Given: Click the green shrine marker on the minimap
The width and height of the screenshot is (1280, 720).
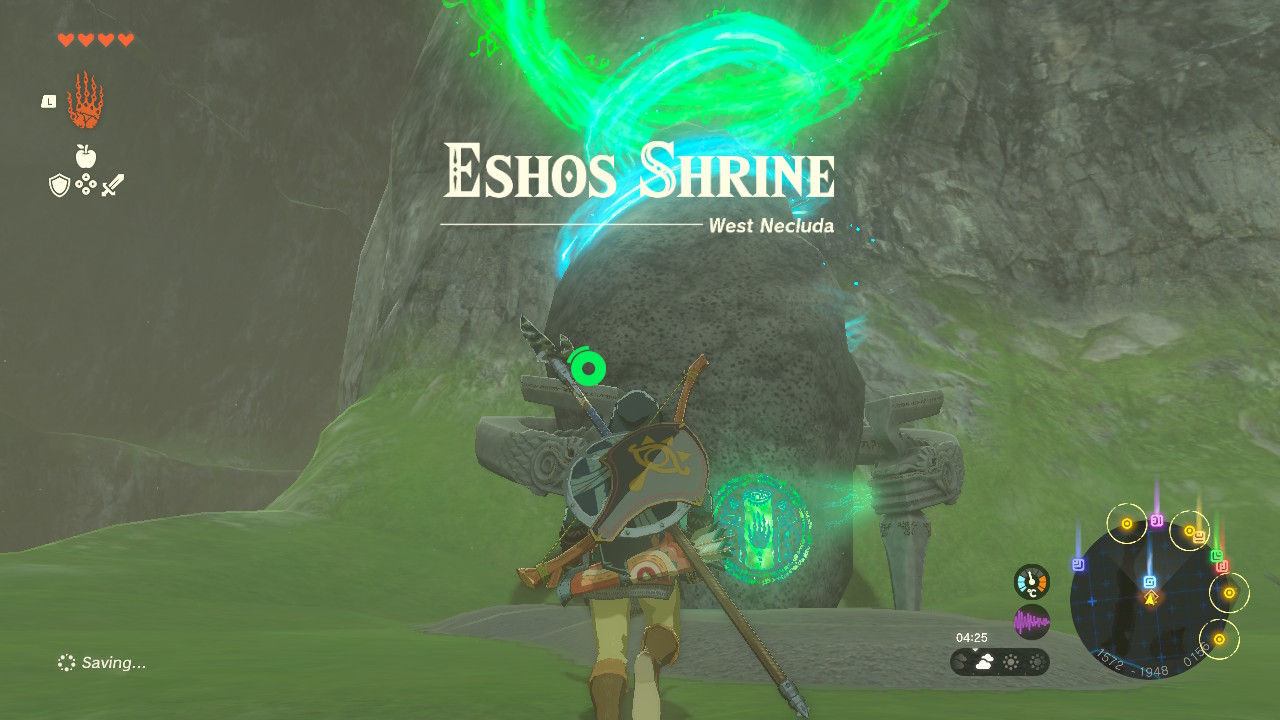Looking at the screenshot, I should click(1217, 555).
